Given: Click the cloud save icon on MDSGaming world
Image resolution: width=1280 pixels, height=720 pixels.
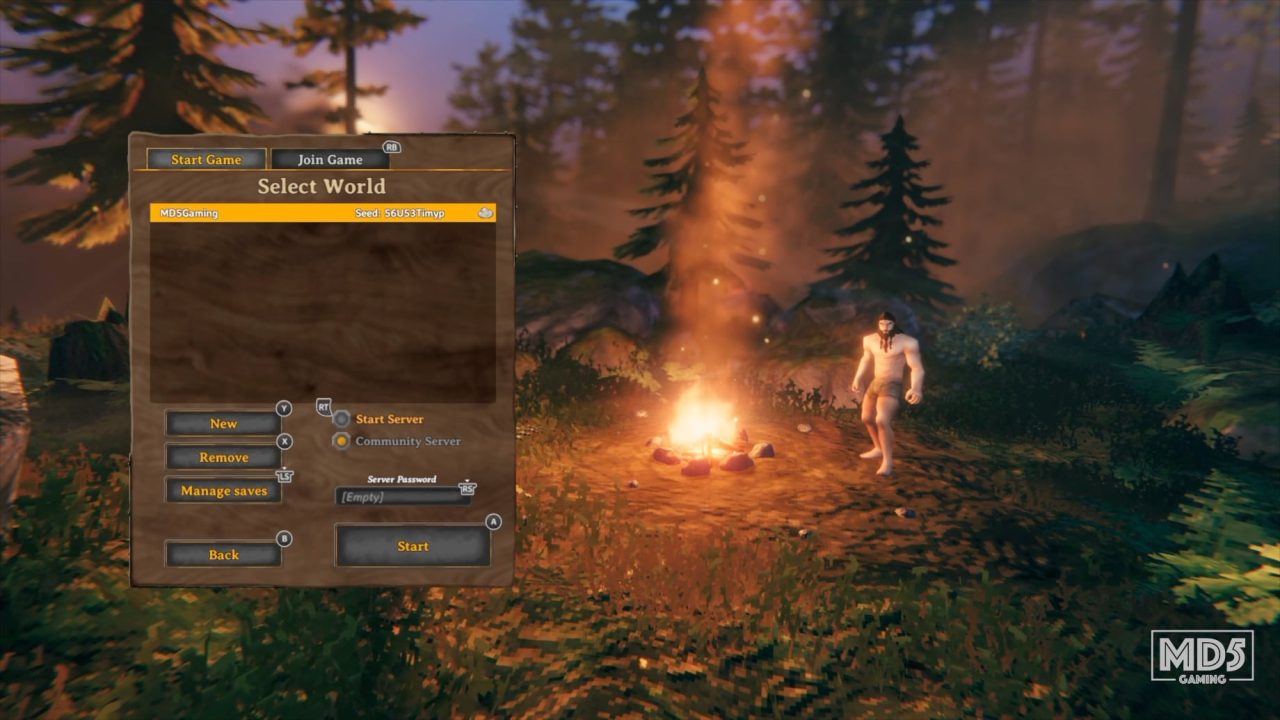Looking at the screenshot, I should 485,213.
